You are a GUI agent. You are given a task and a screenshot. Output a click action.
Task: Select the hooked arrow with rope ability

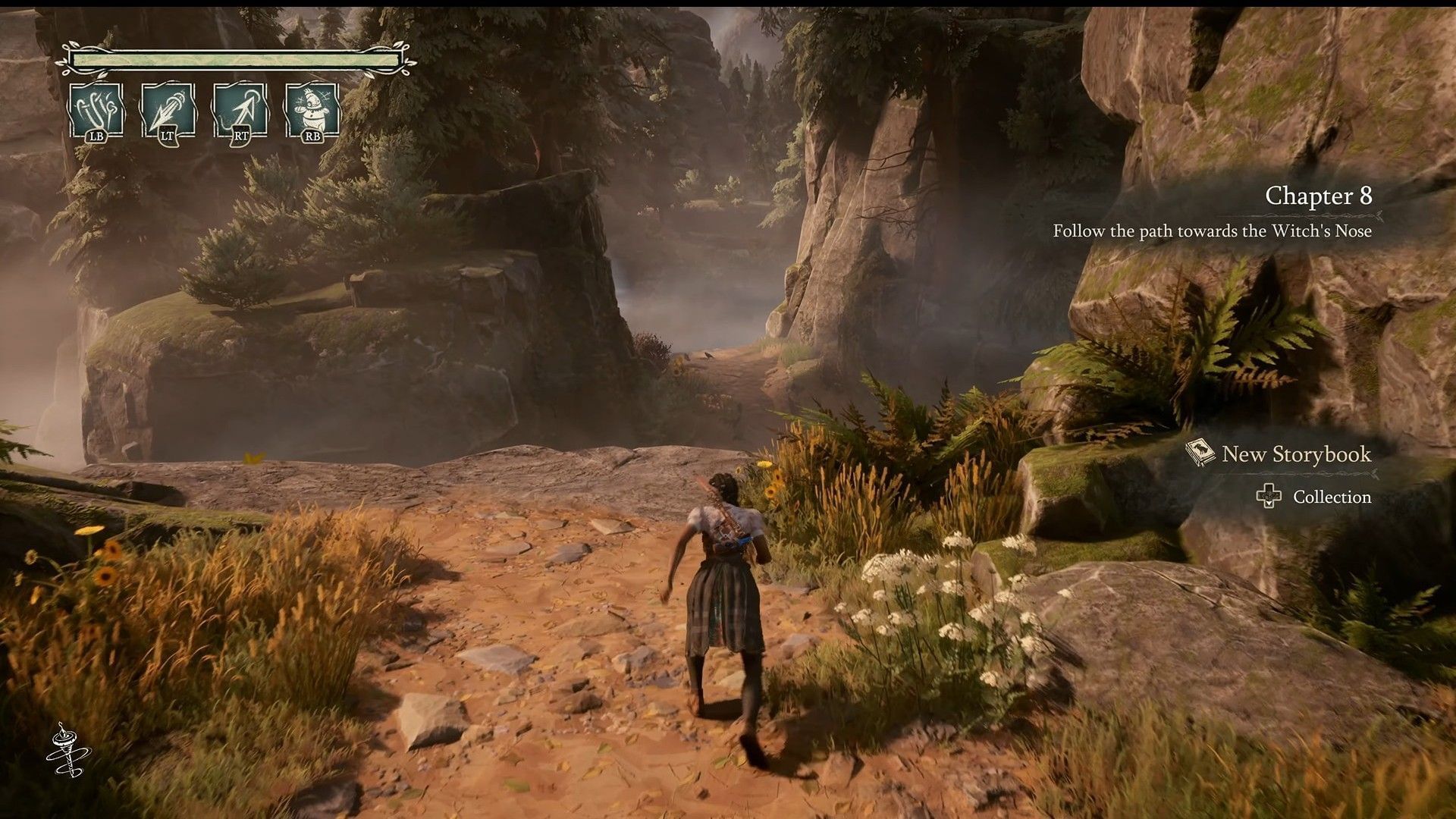pos(240,111)
